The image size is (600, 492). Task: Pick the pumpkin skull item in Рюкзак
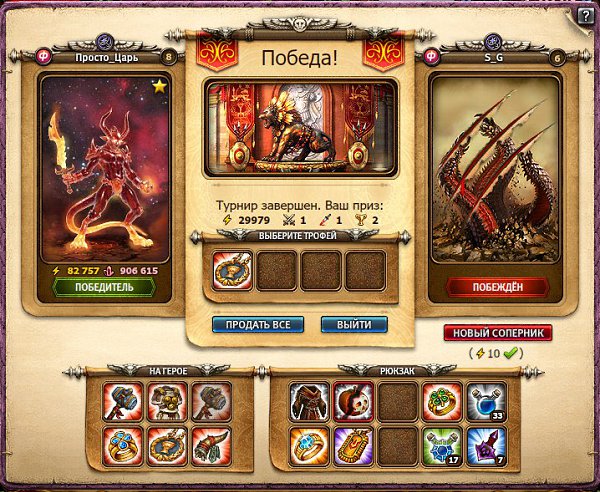click(353, 400)
